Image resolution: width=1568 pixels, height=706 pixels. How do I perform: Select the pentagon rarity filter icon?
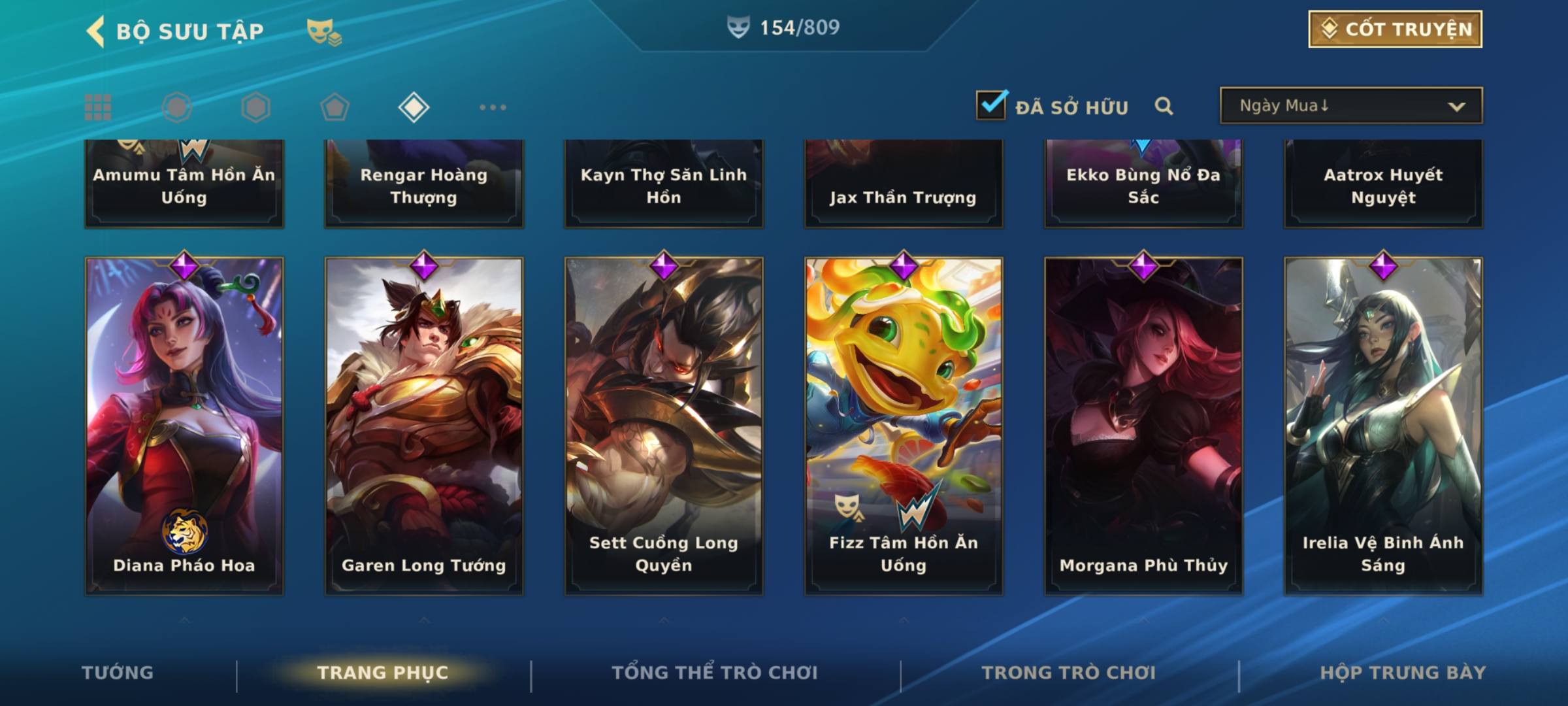[335, 107]
